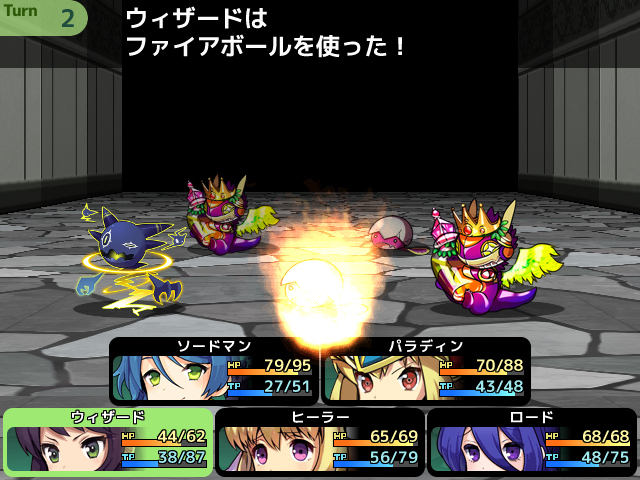This screenshot has height=480, width=640.
Task: Select the ソードマン party panel
Action: click(213, 371)
